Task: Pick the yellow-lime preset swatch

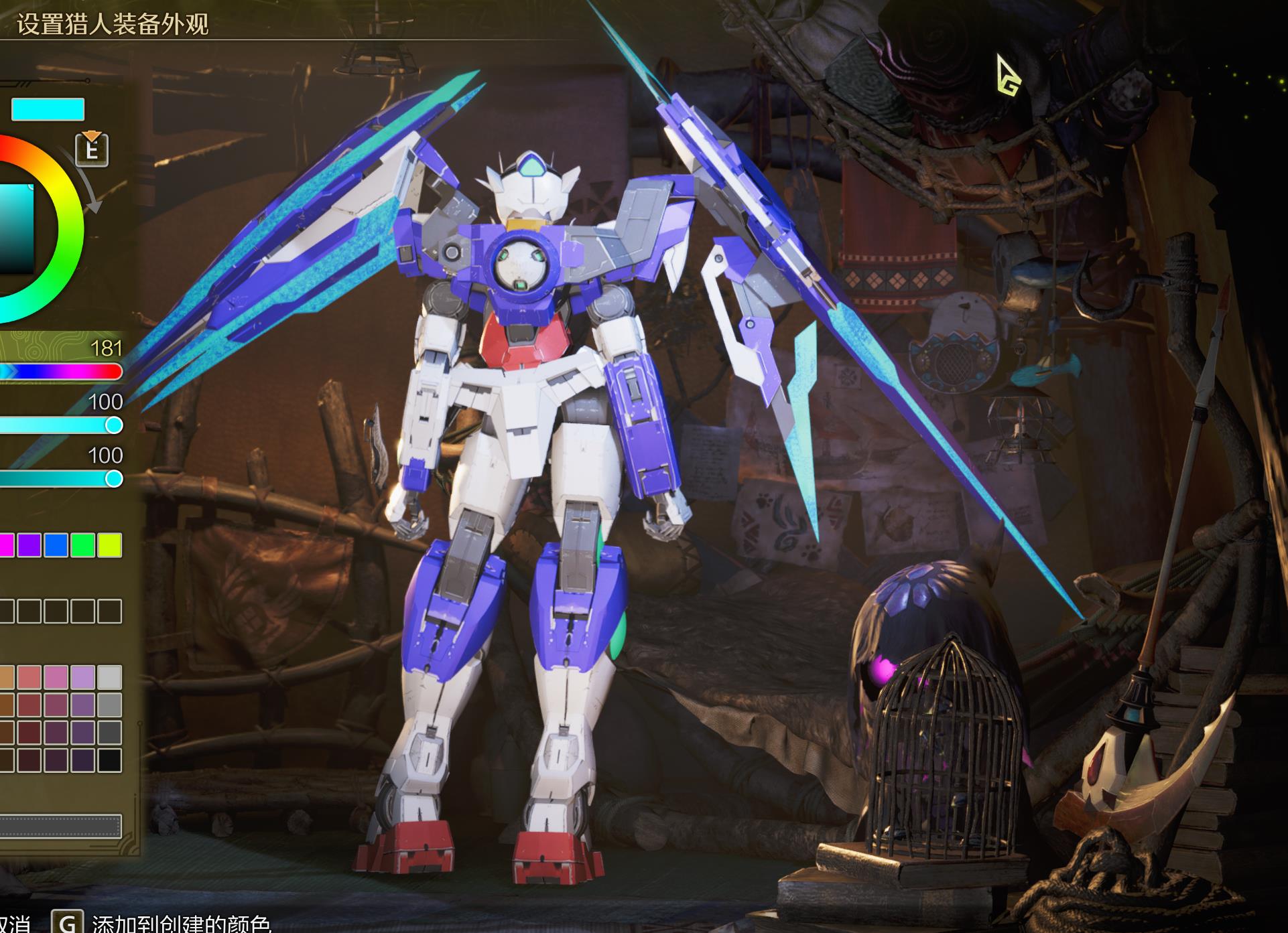Action: (109, 545)
